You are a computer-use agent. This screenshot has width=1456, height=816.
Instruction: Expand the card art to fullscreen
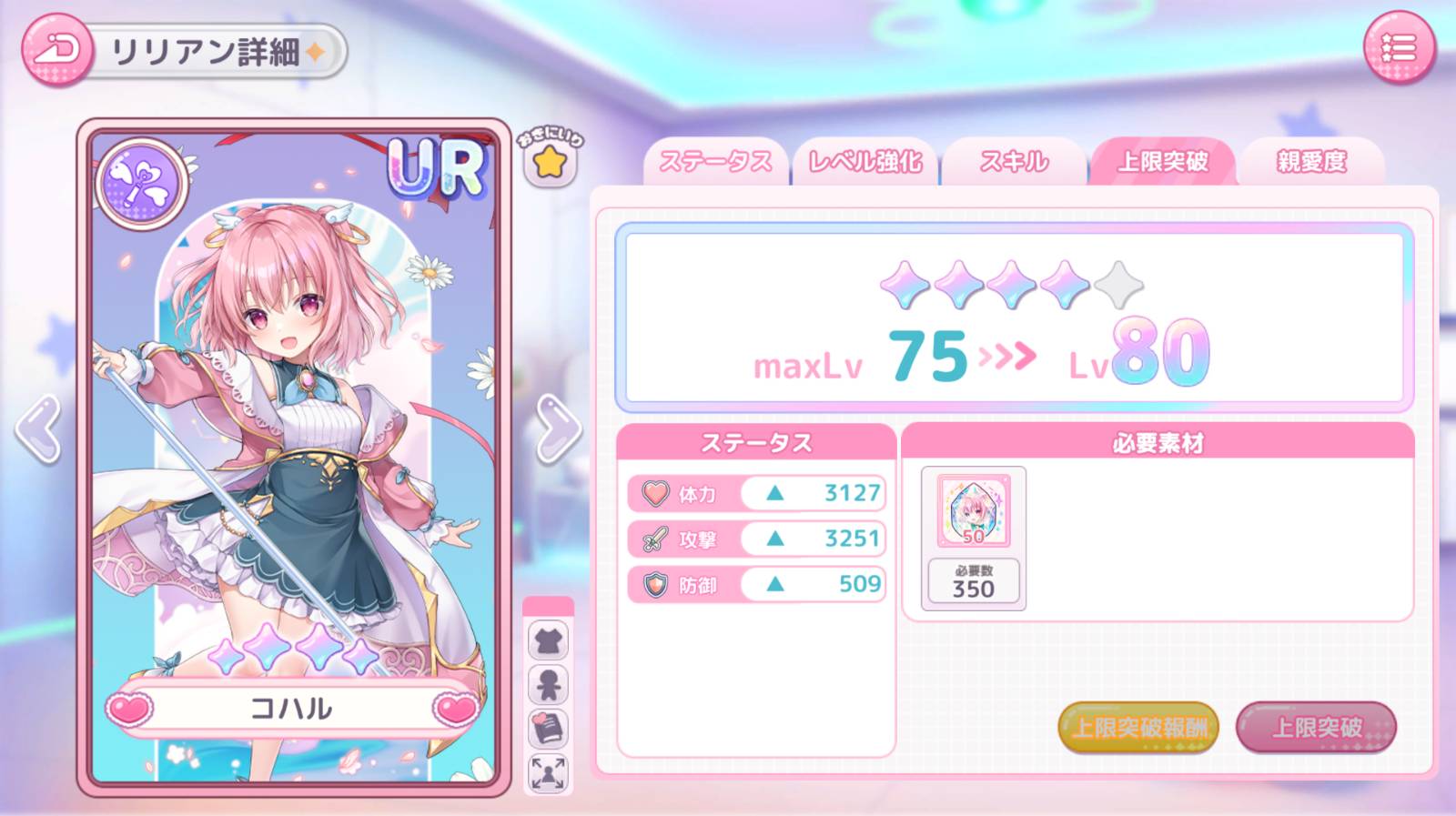(x=548, y=773)
